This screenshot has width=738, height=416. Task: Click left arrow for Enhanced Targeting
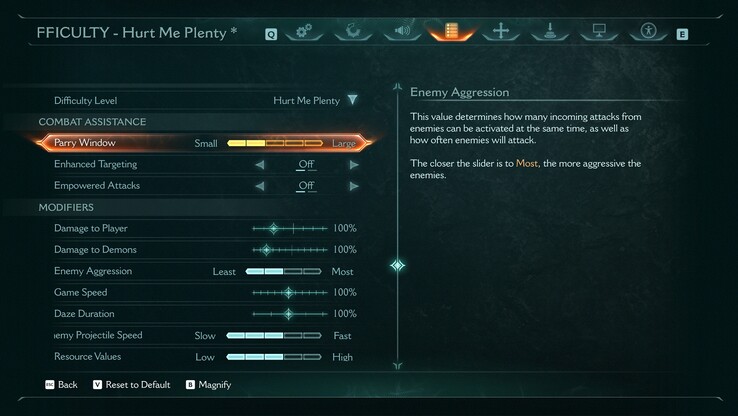coord(260,164)
